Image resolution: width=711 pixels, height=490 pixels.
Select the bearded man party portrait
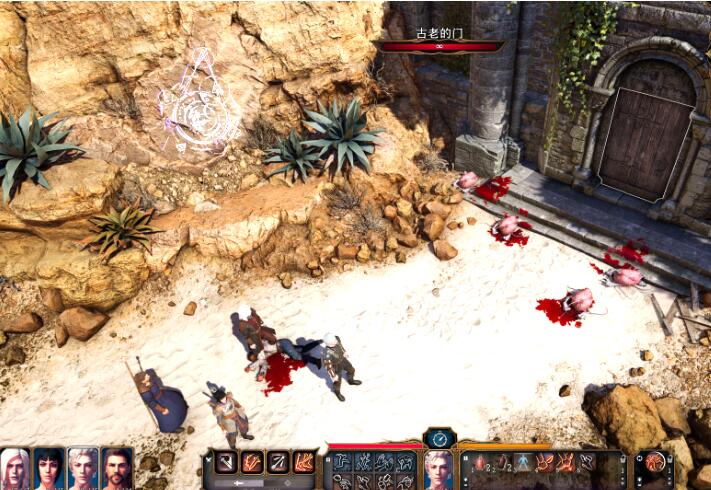tap(116, 468)
